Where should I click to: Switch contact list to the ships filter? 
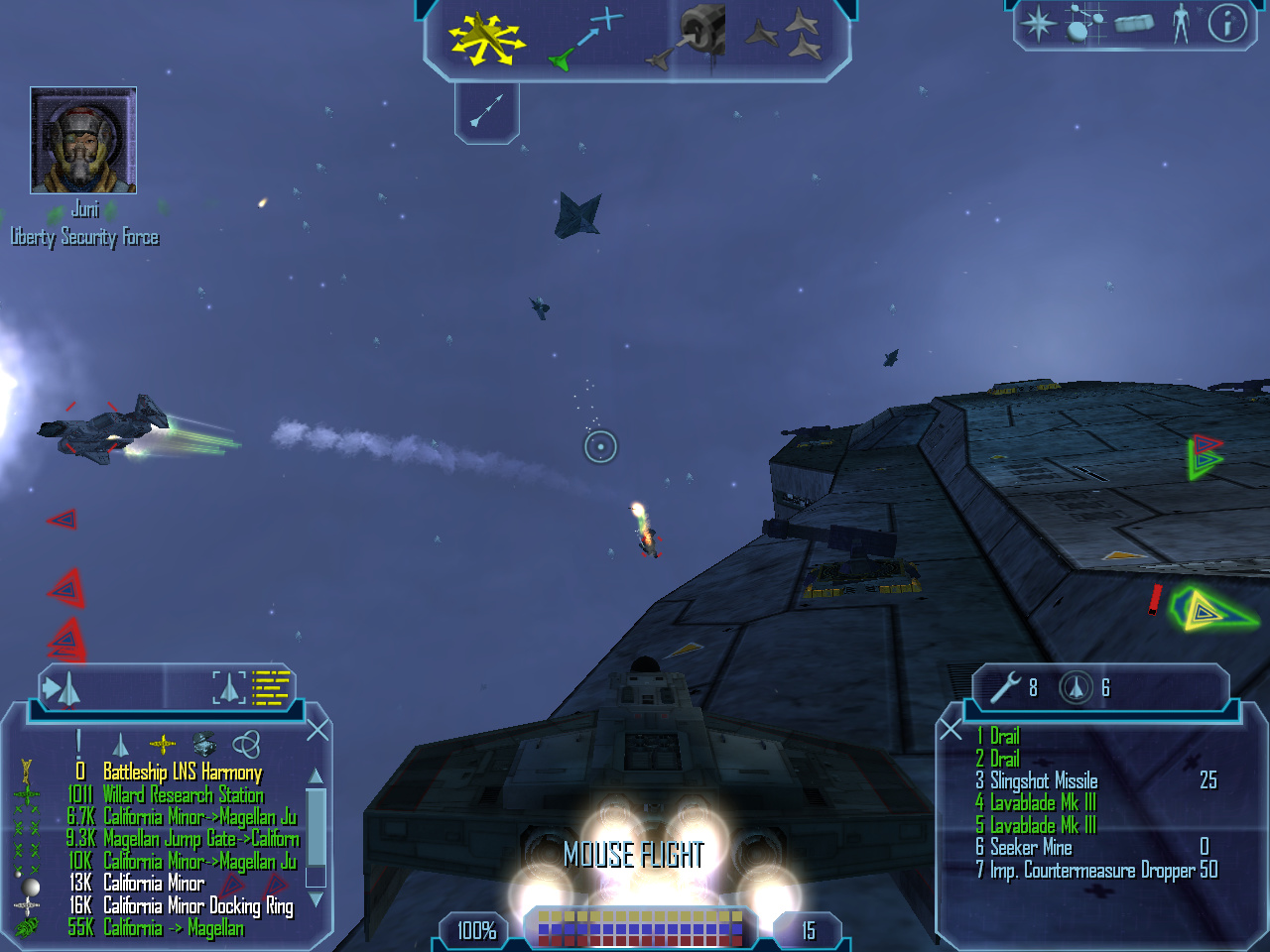(x=120, y=744)
